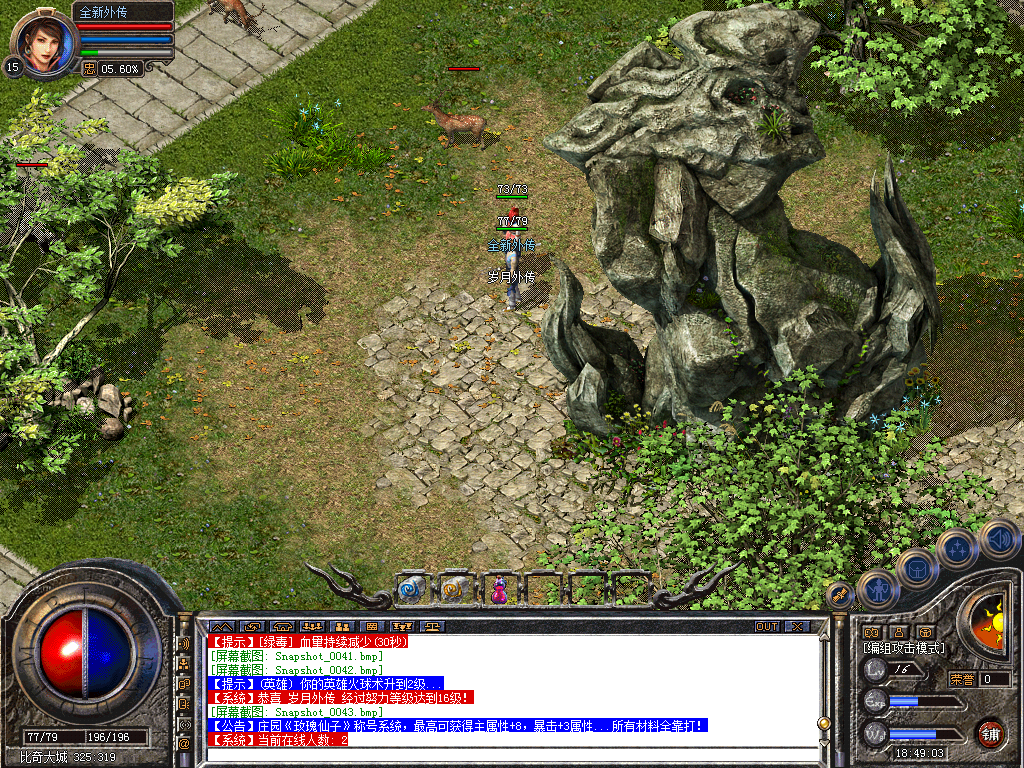Use the blue scroll in the belt
The height and width of the screenshot is (768, 1024).
coord(412,589)
